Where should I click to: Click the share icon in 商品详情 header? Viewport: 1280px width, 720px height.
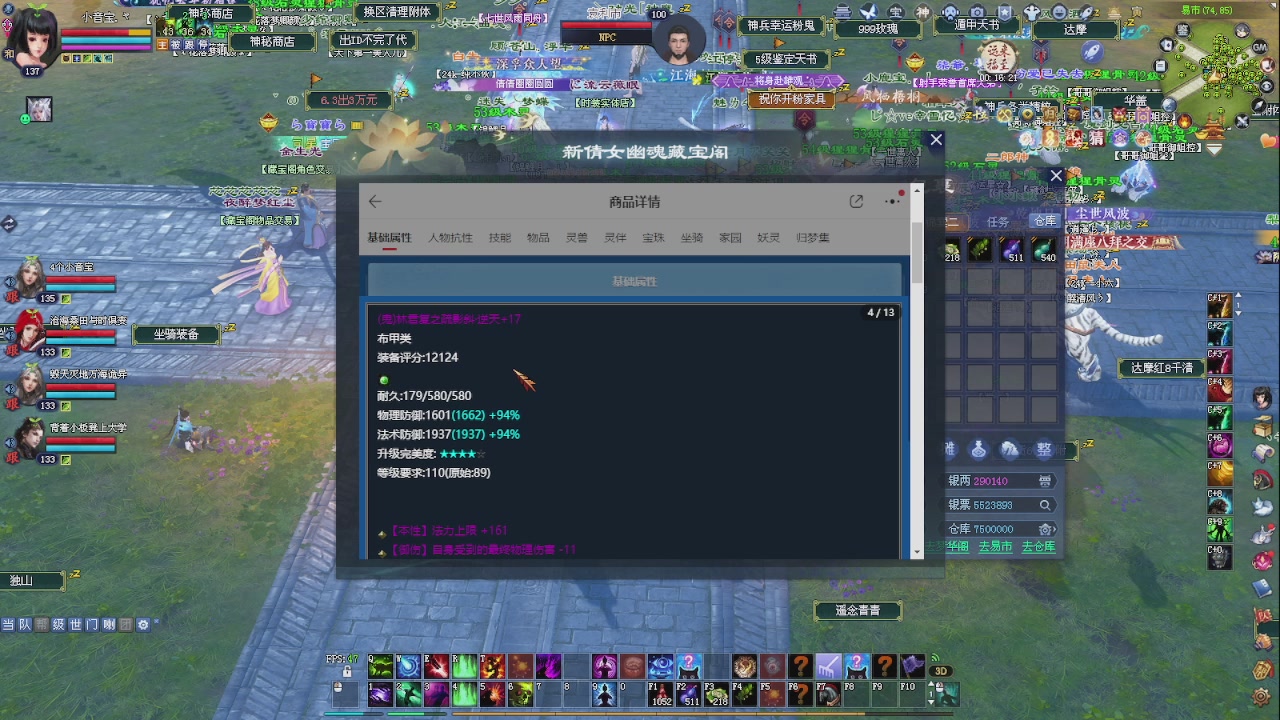pyautogui.click(x=856, y=201)
